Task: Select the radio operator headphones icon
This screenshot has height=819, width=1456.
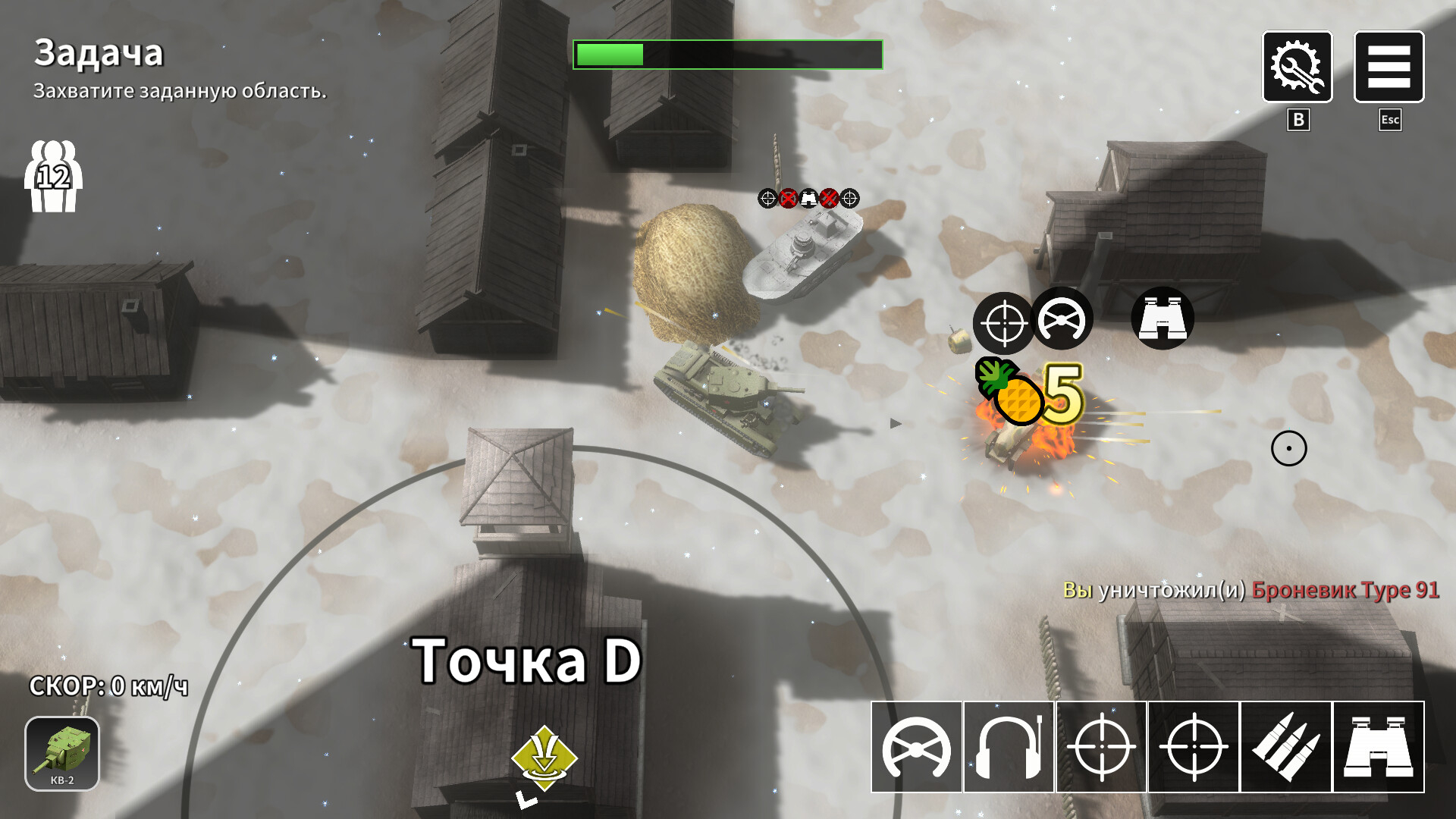Action: 1009,747
